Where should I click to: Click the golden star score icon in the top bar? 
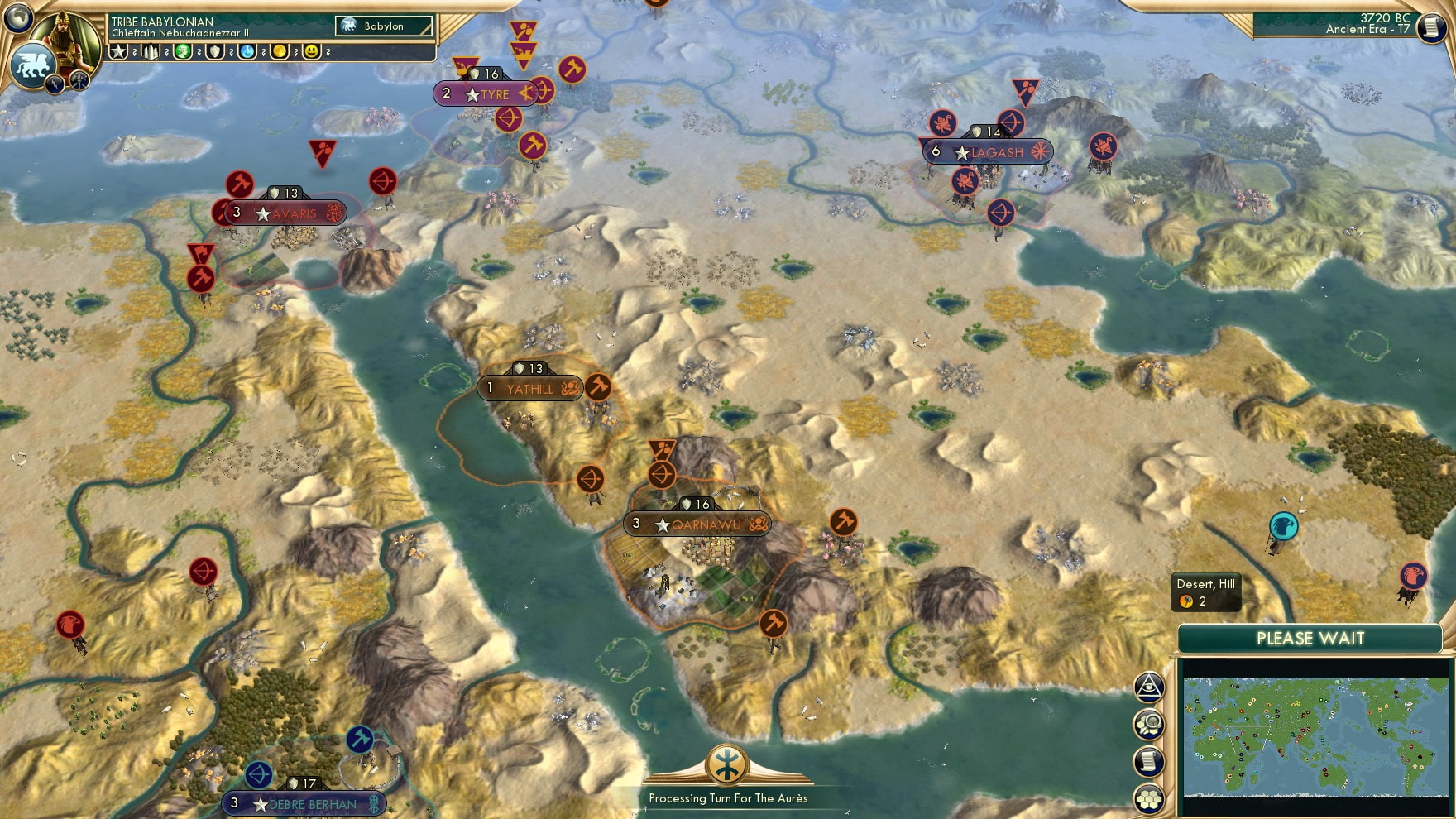pyautogui.click(x=118, y=52)
